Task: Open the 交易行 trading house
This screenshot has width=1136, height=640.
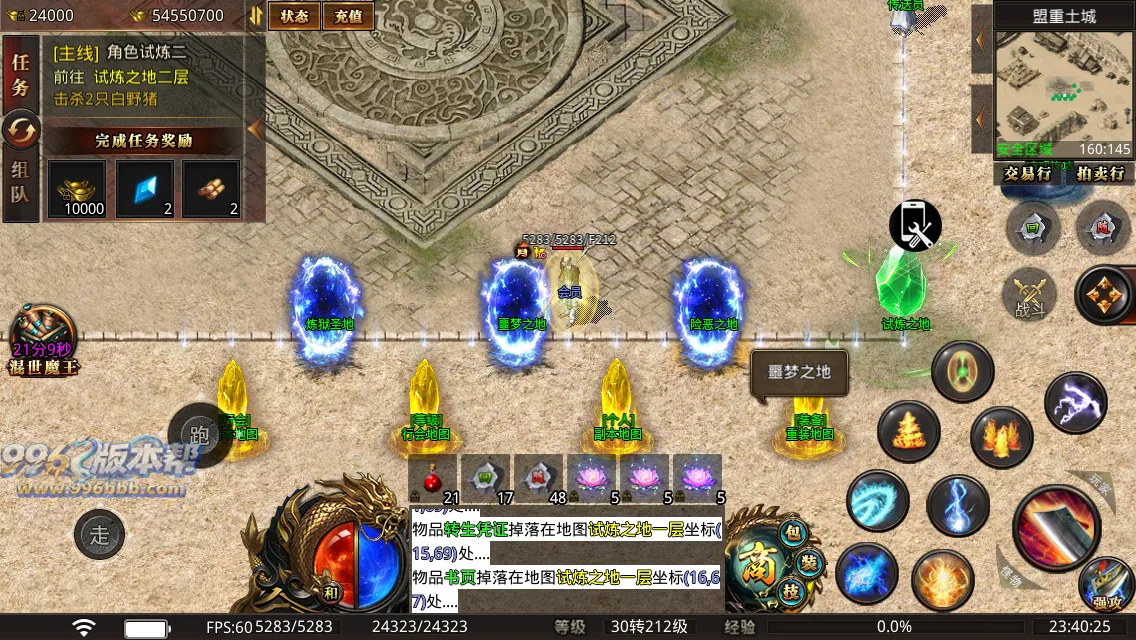Action: [x=1027, y=173]
